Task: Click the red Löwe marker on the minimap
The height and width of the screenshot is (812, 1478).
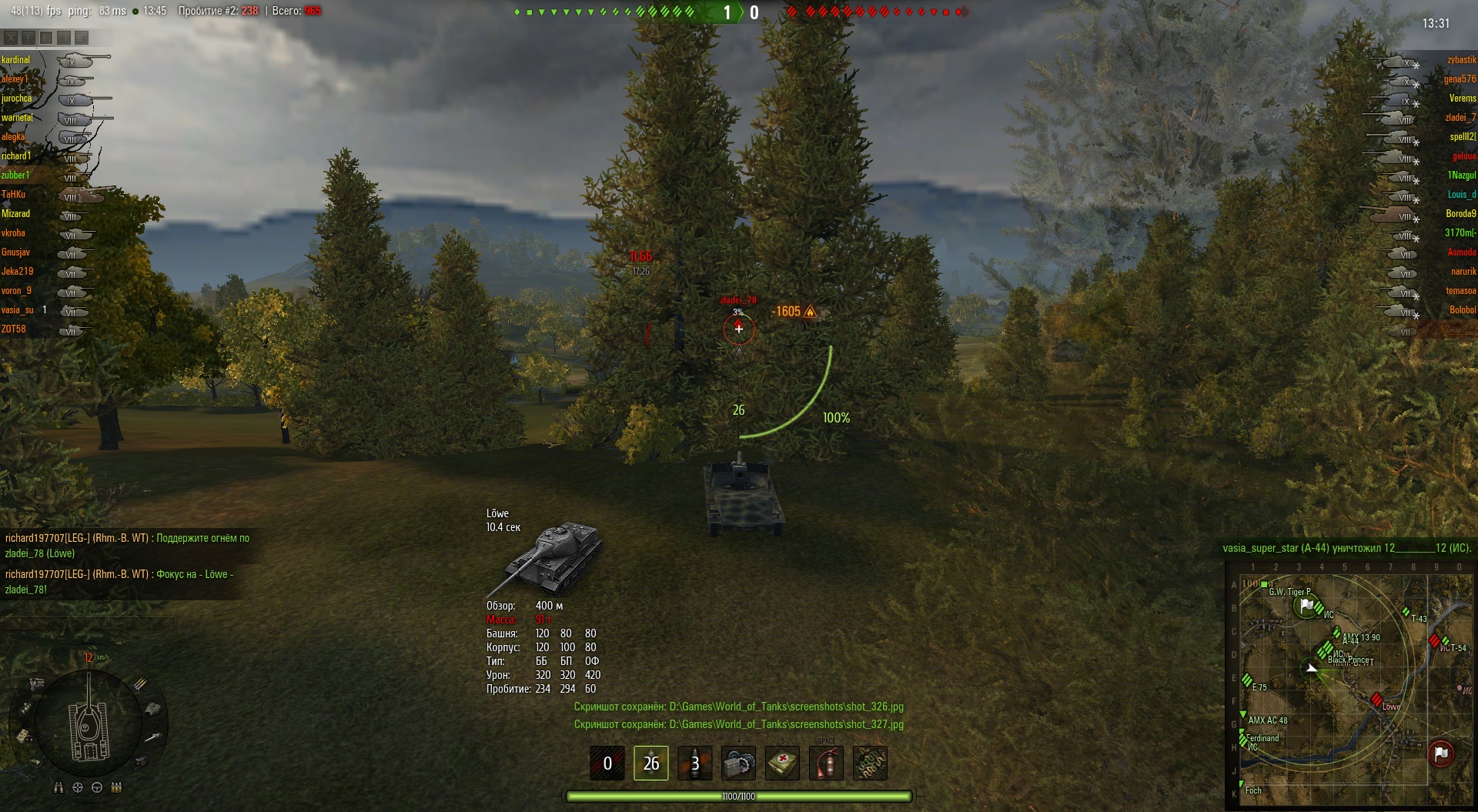Action: pyautogui.click(x=1376, y=699)
